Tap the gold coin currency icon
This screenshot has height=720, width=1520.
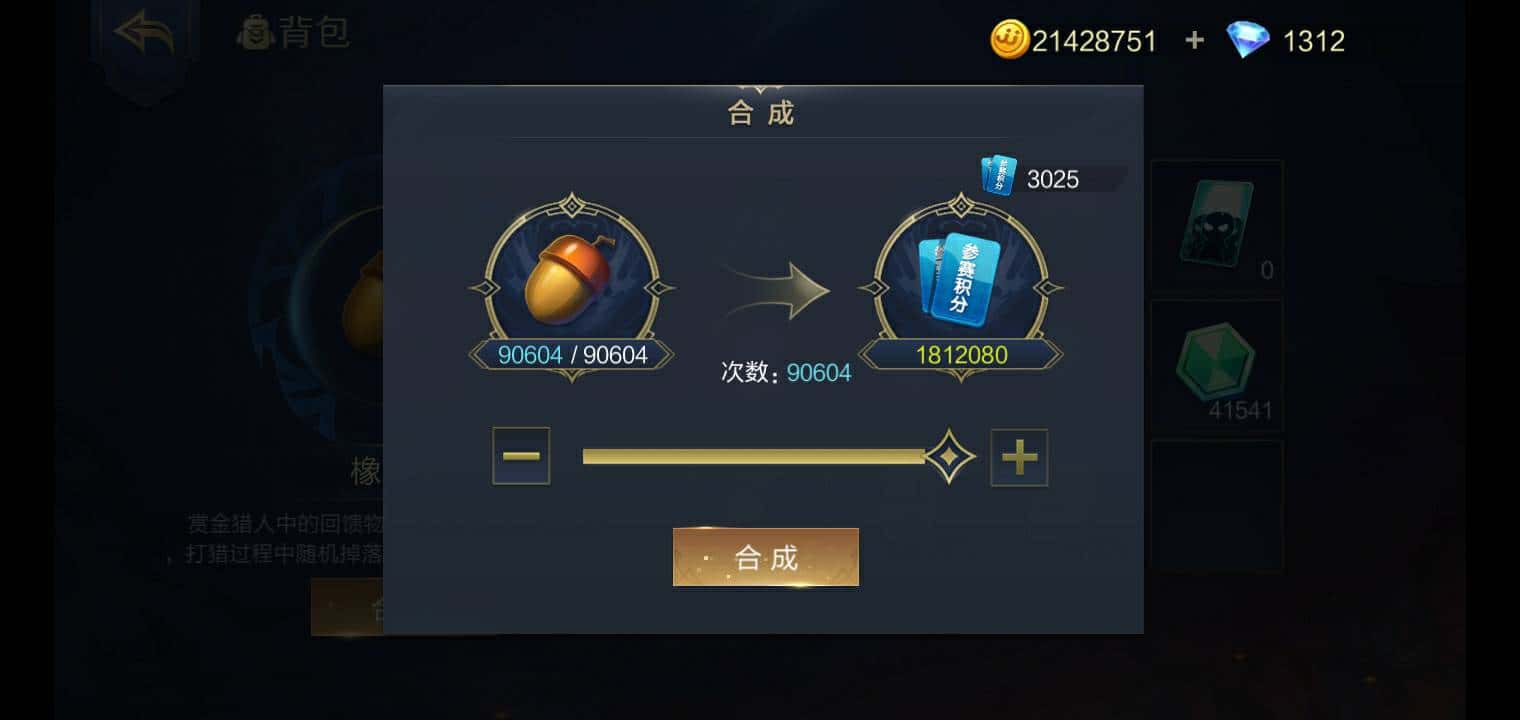(x=1010, y=40)
